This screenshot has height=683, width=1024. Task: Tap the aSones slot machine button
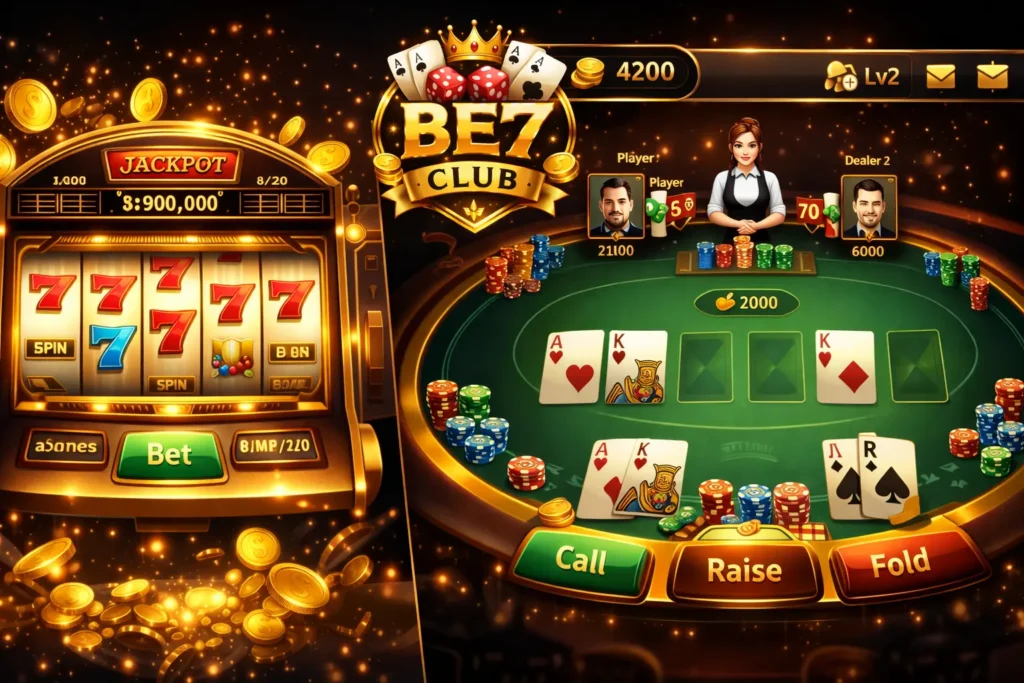tap(63, 448)
